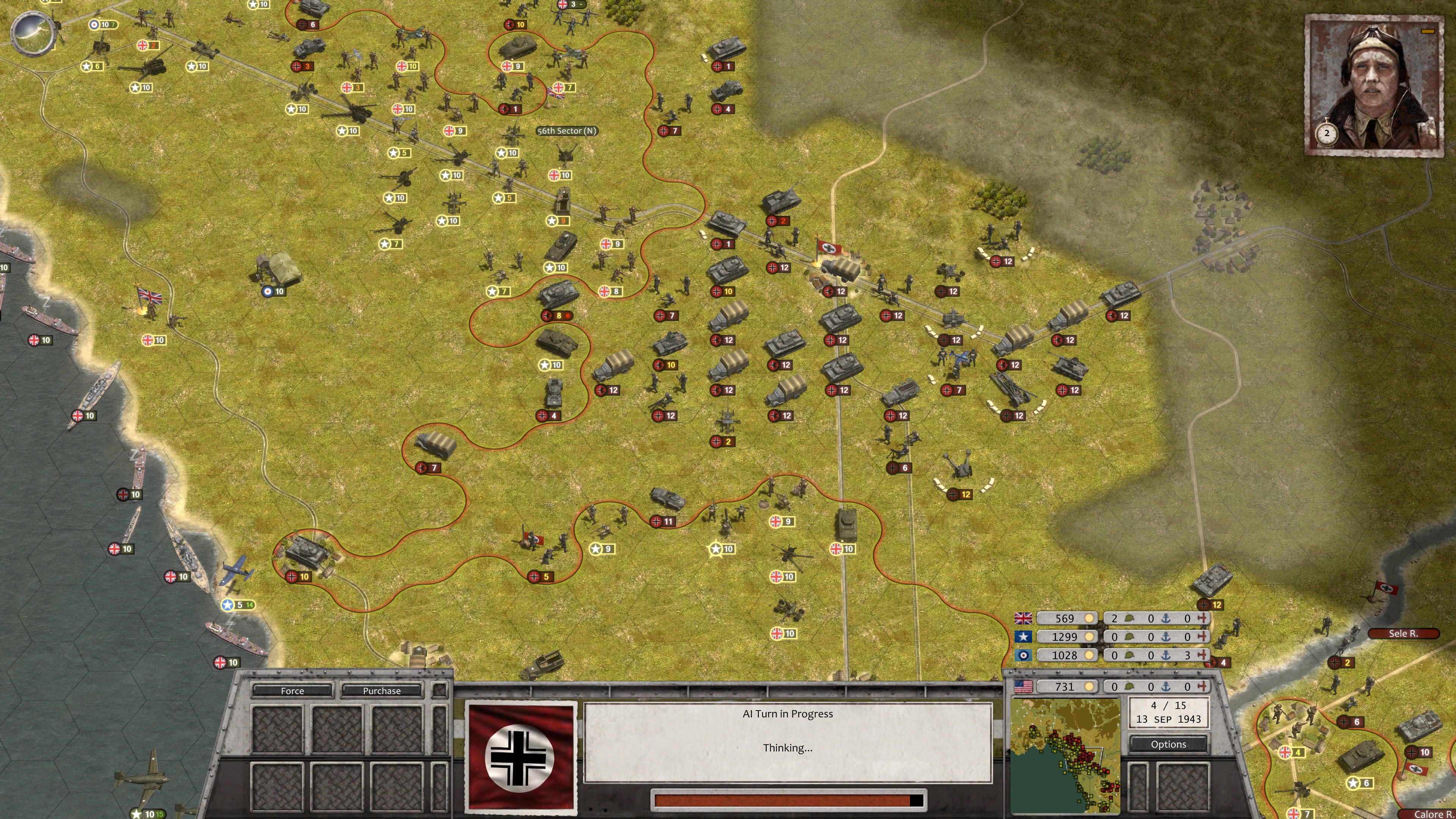
Task: Open the Purchase menu
Action: pyautogui.click(x=381, y=691)
